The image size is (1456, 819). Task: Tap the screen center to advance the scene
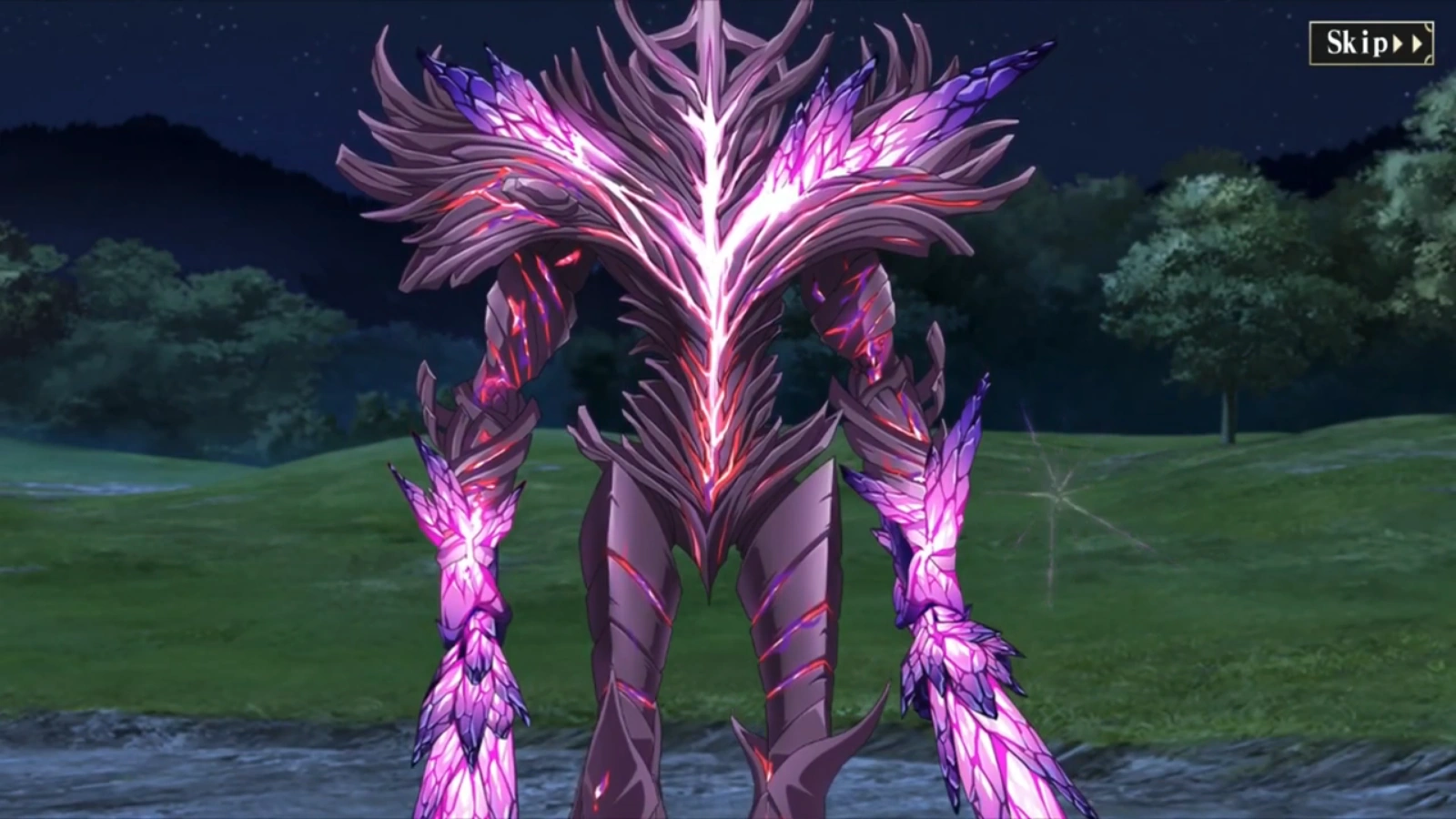[728, 409]
